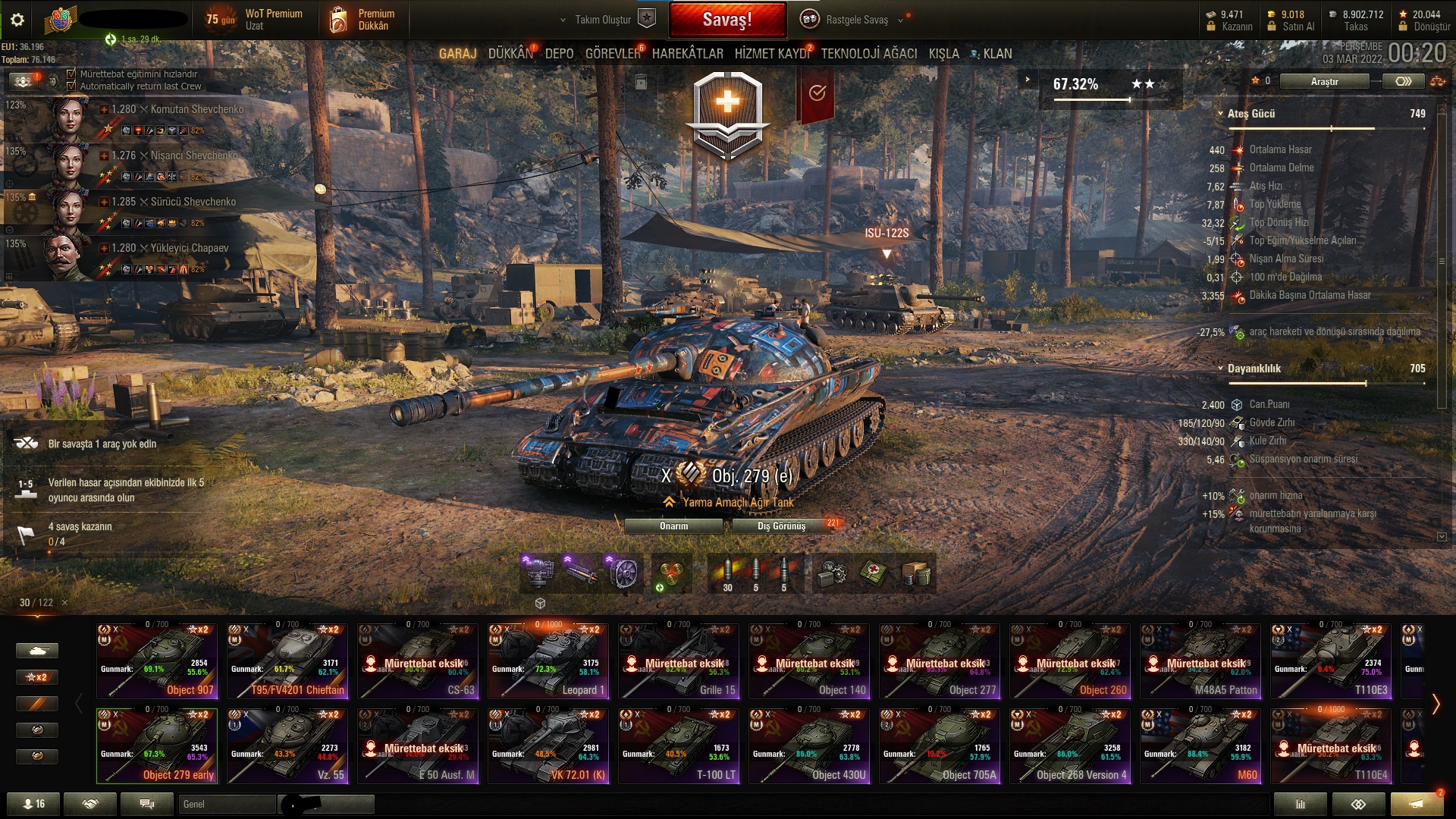1456x819 pixels.
Task: Open the DEPO tab
Action: click(x=559, y=54)
